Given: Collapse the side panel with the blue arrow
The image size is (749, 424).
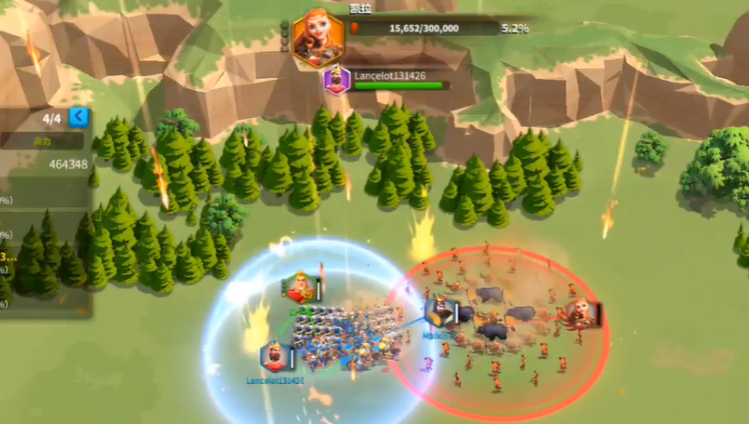Looking at the screenshot, I should pos(78,118).
